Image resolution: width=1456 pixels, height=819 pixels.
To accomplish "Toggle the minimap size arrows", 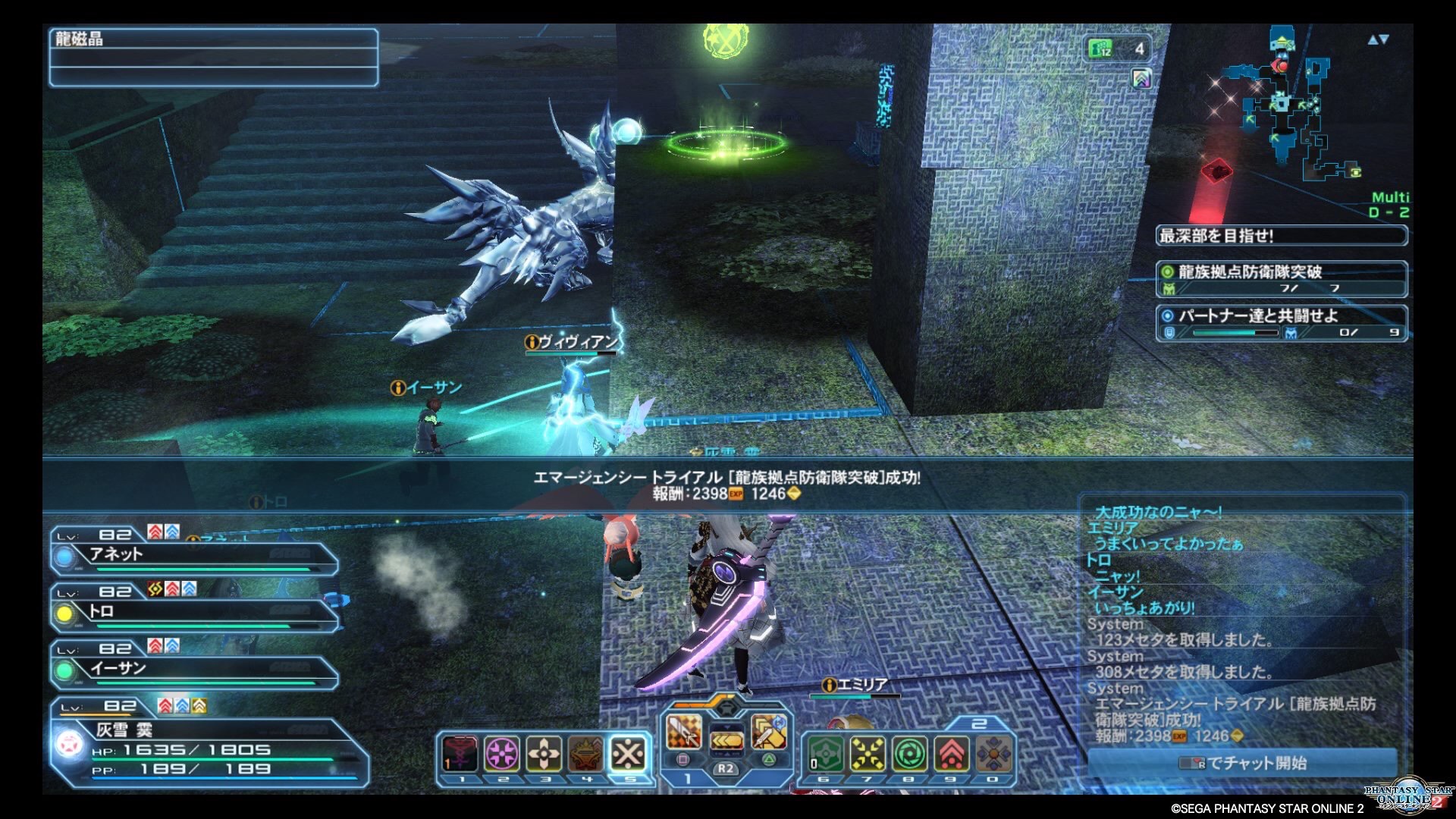I will coord(1378,39).
